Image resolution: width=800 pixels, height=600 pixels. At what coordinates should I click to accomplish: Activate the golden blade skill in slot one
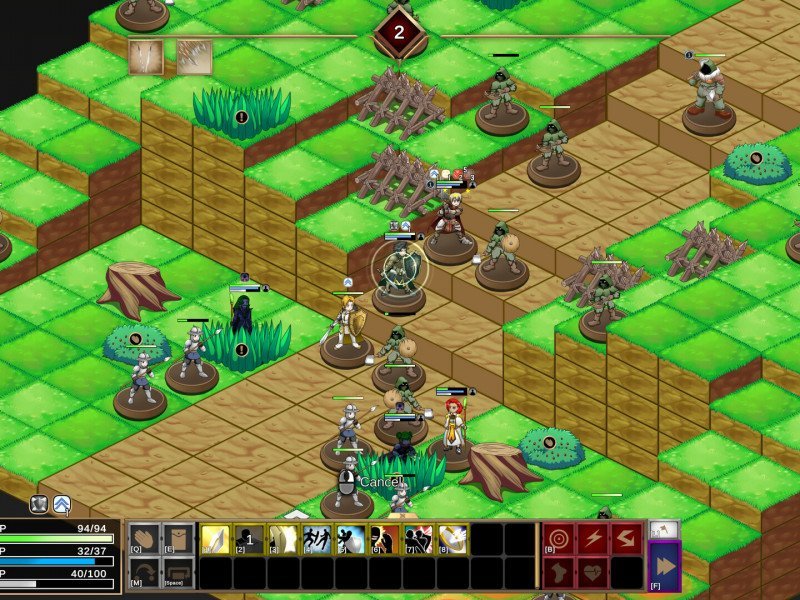(216, 540)
